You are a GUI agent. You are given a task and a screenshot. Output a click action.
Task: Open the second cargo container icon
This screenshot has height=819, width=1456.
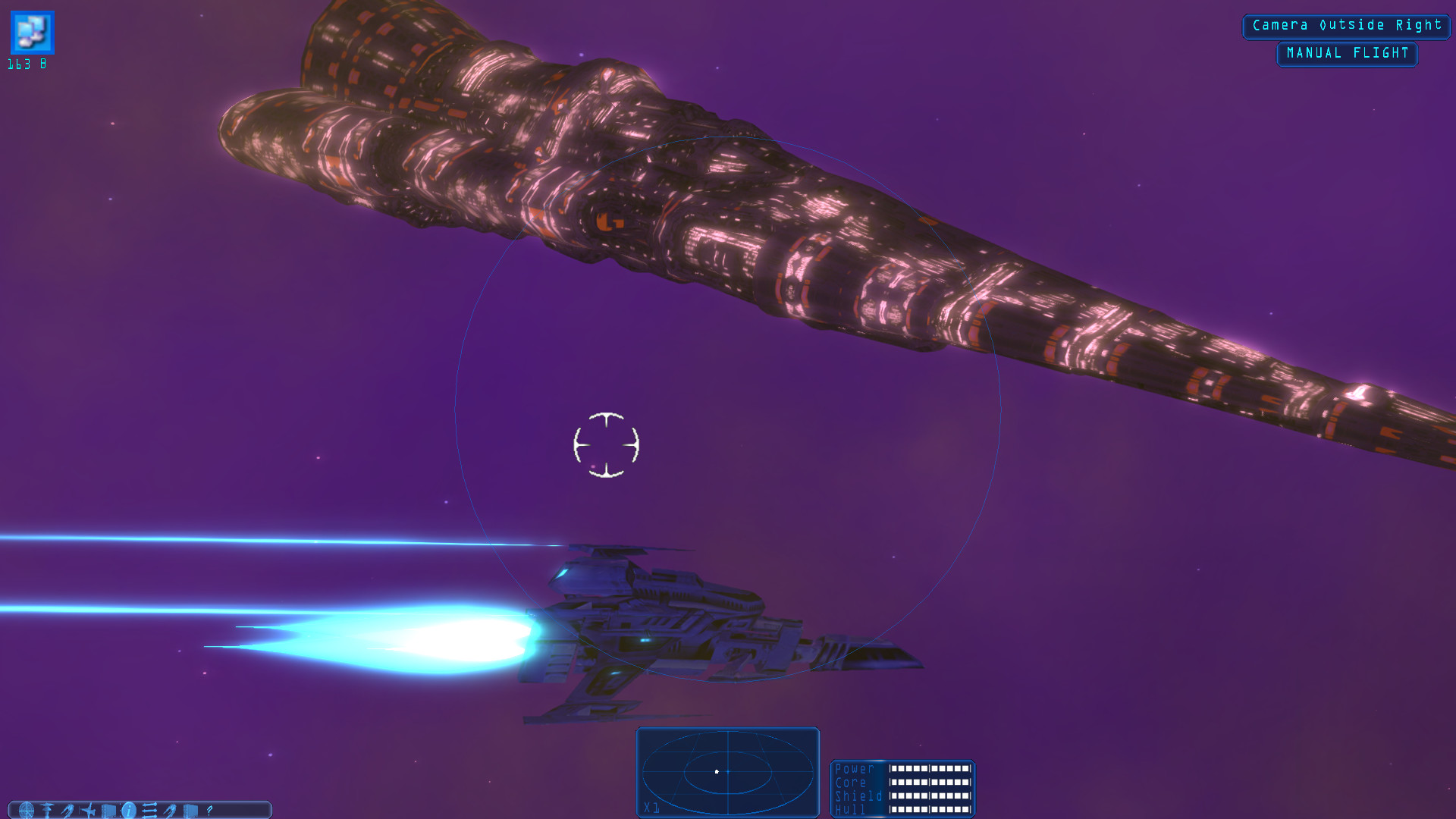point(189,810)
